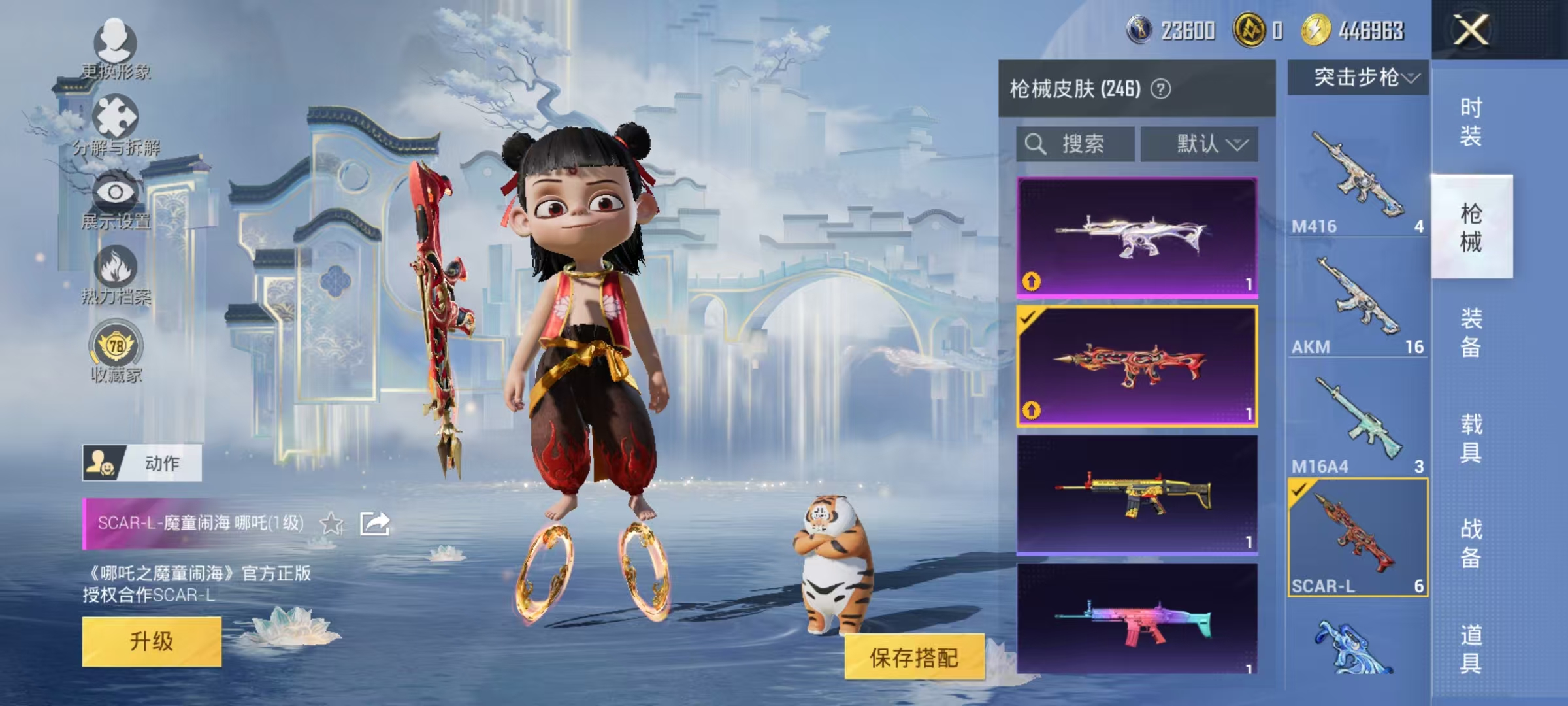This screenshot has width=1568, height=706.
Task: Open the search magnifier in skin panel
Action: (1037, 144)
